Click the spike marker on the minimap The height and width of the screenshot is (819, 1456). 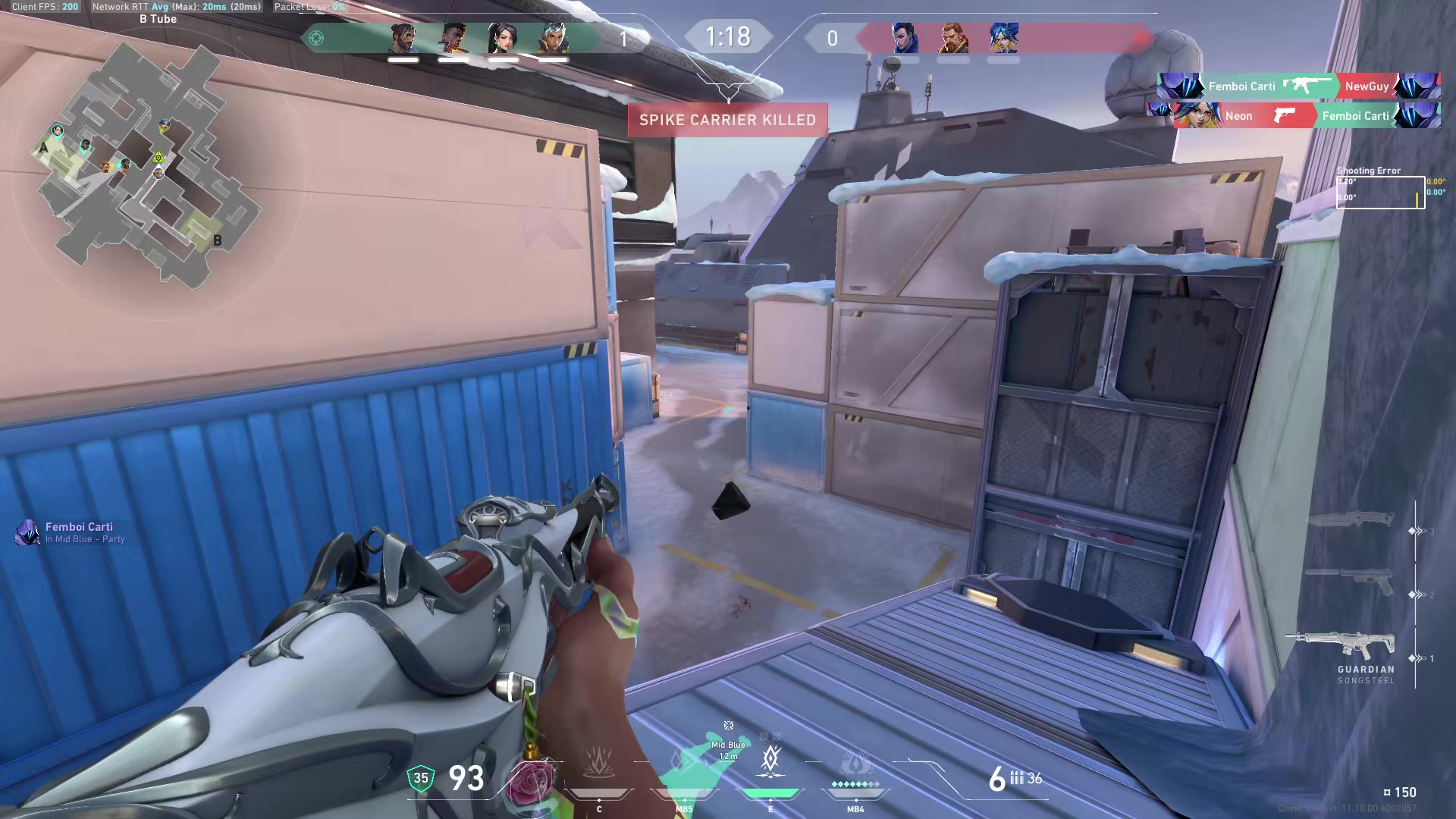coord(158,158)
